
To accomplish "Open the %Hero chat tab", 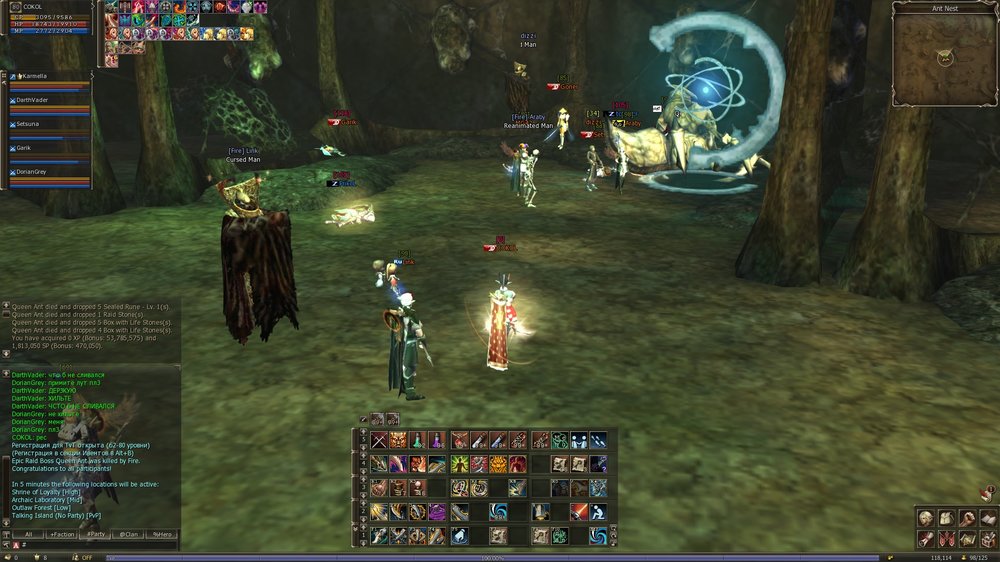I will click(162, 535).
